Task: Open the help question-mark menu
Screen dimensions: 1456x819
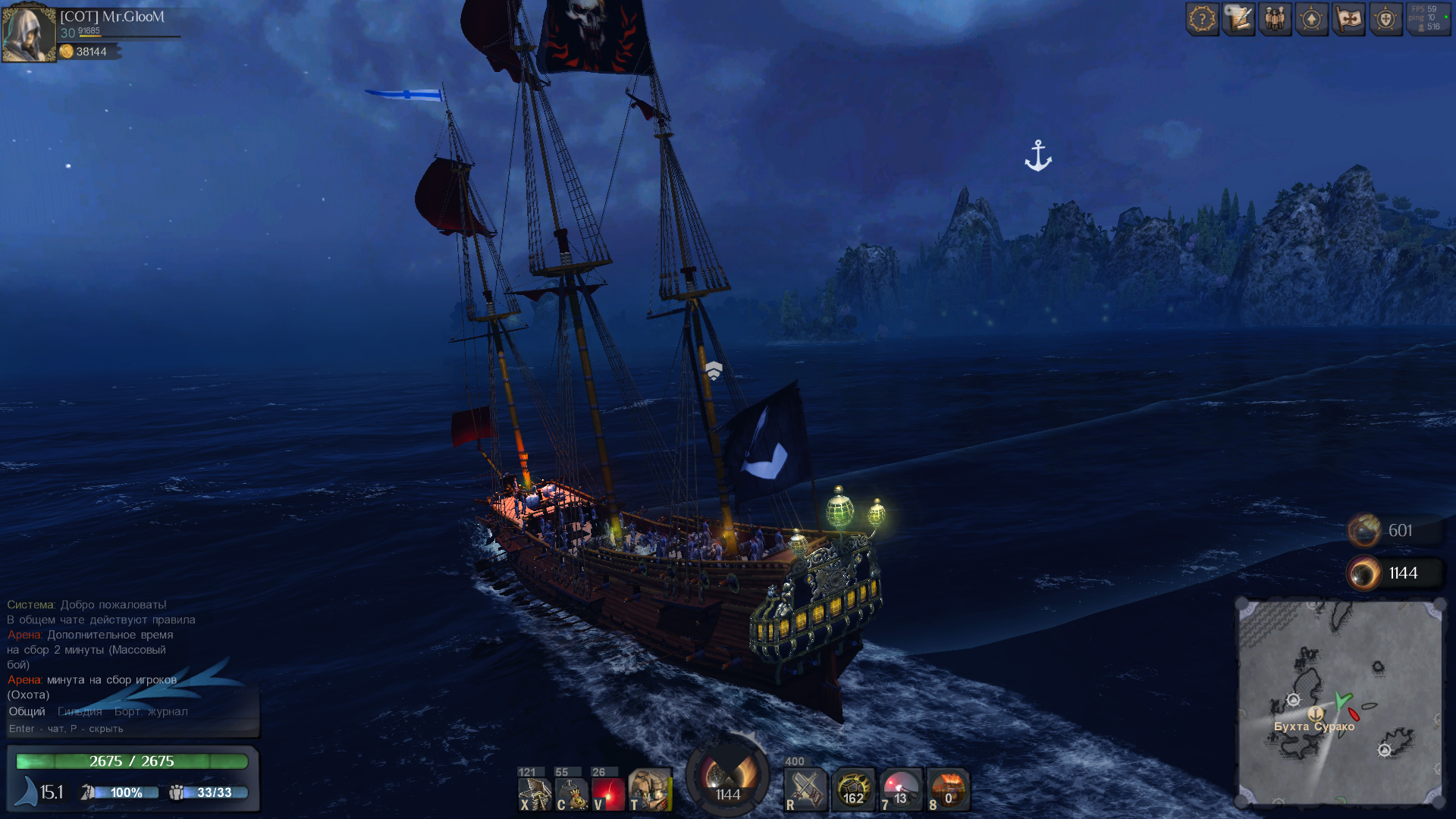Action: click(x=1202, y=19)
